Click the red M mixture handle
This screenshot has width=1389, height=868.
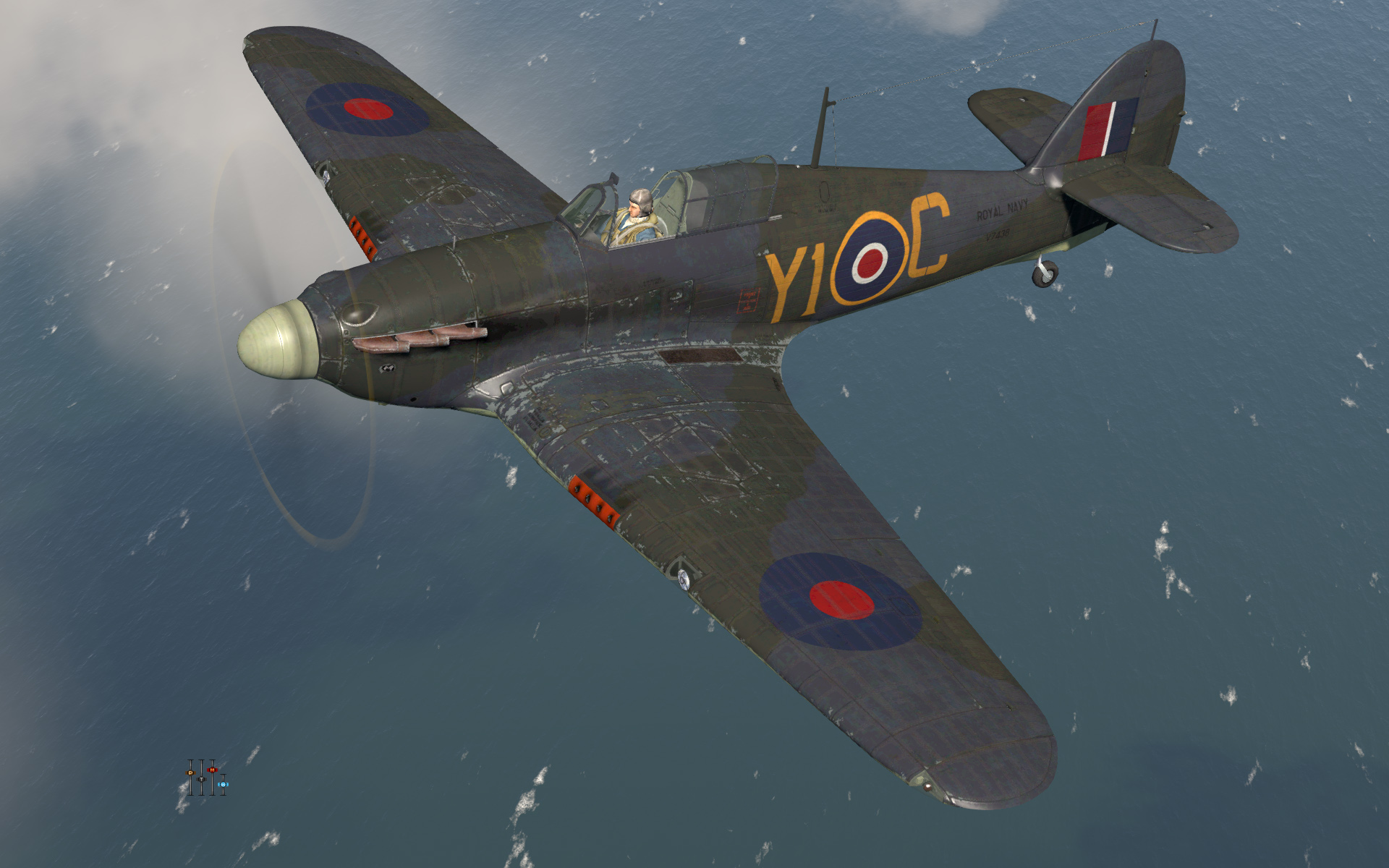[x=212, y=770]
